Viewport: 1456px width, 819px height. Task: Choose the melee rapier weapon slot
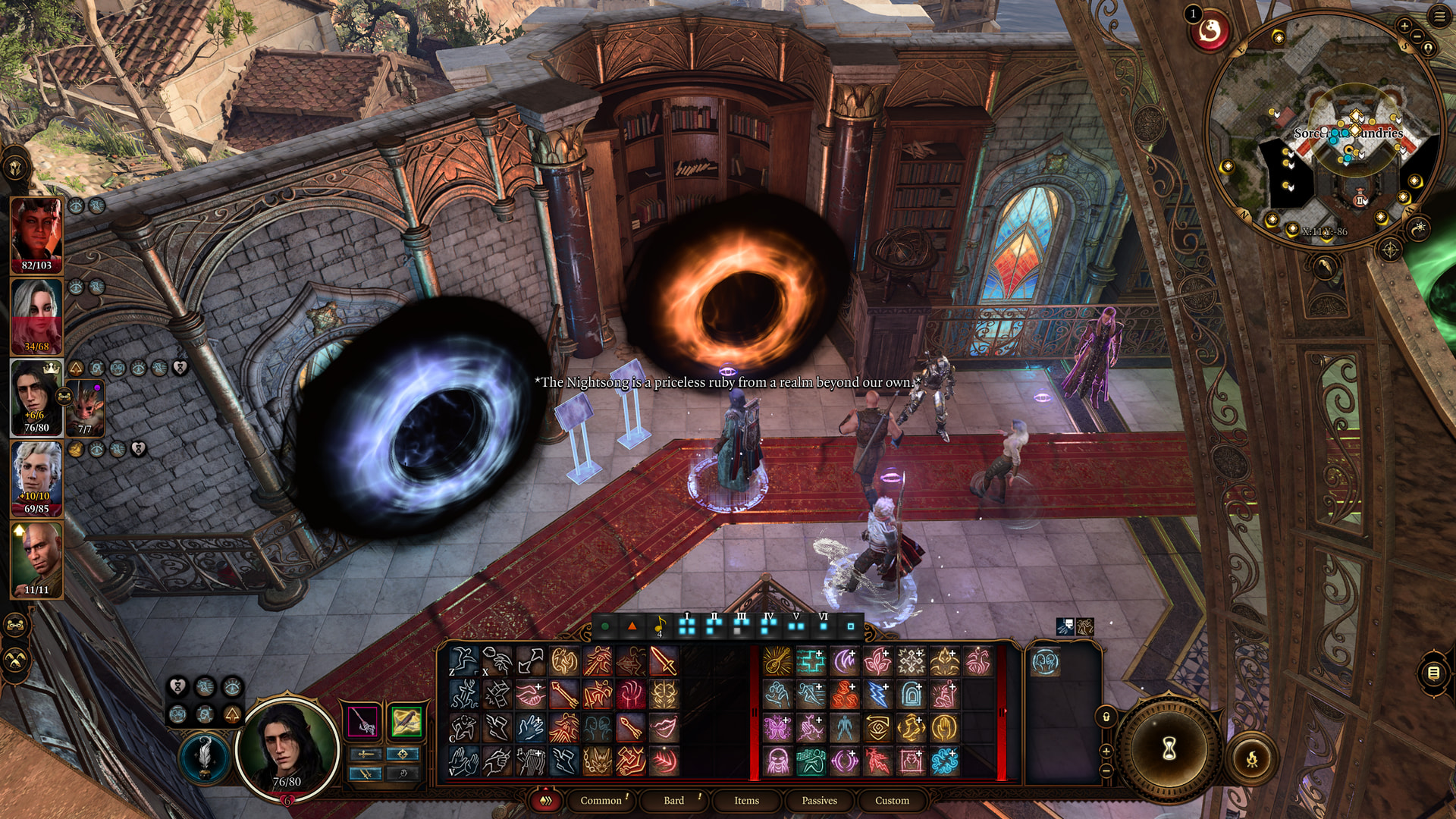[x=362, y=721]
